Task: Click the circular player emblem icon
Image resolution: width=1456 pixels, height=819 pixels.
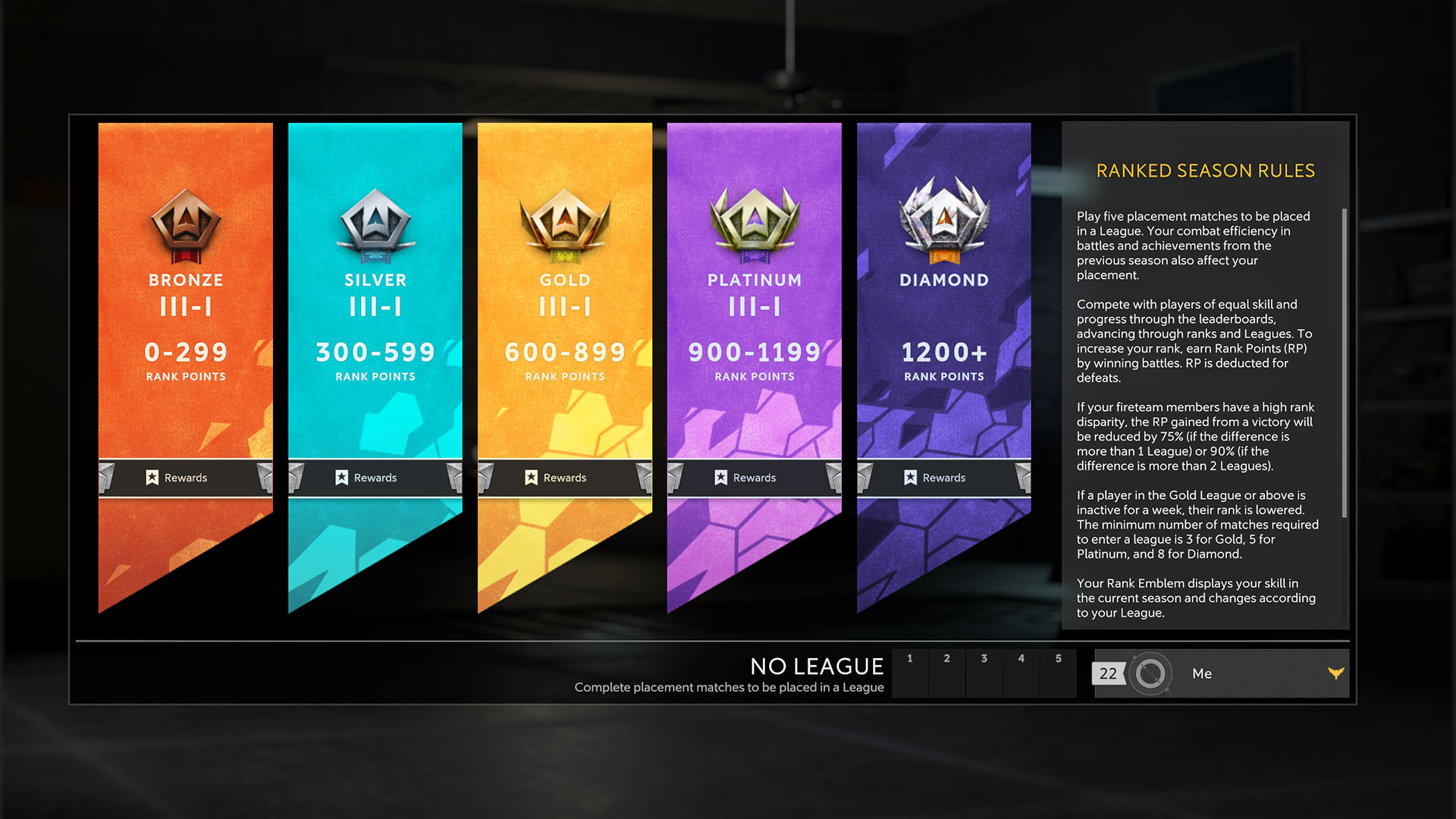Action: 1150,673
